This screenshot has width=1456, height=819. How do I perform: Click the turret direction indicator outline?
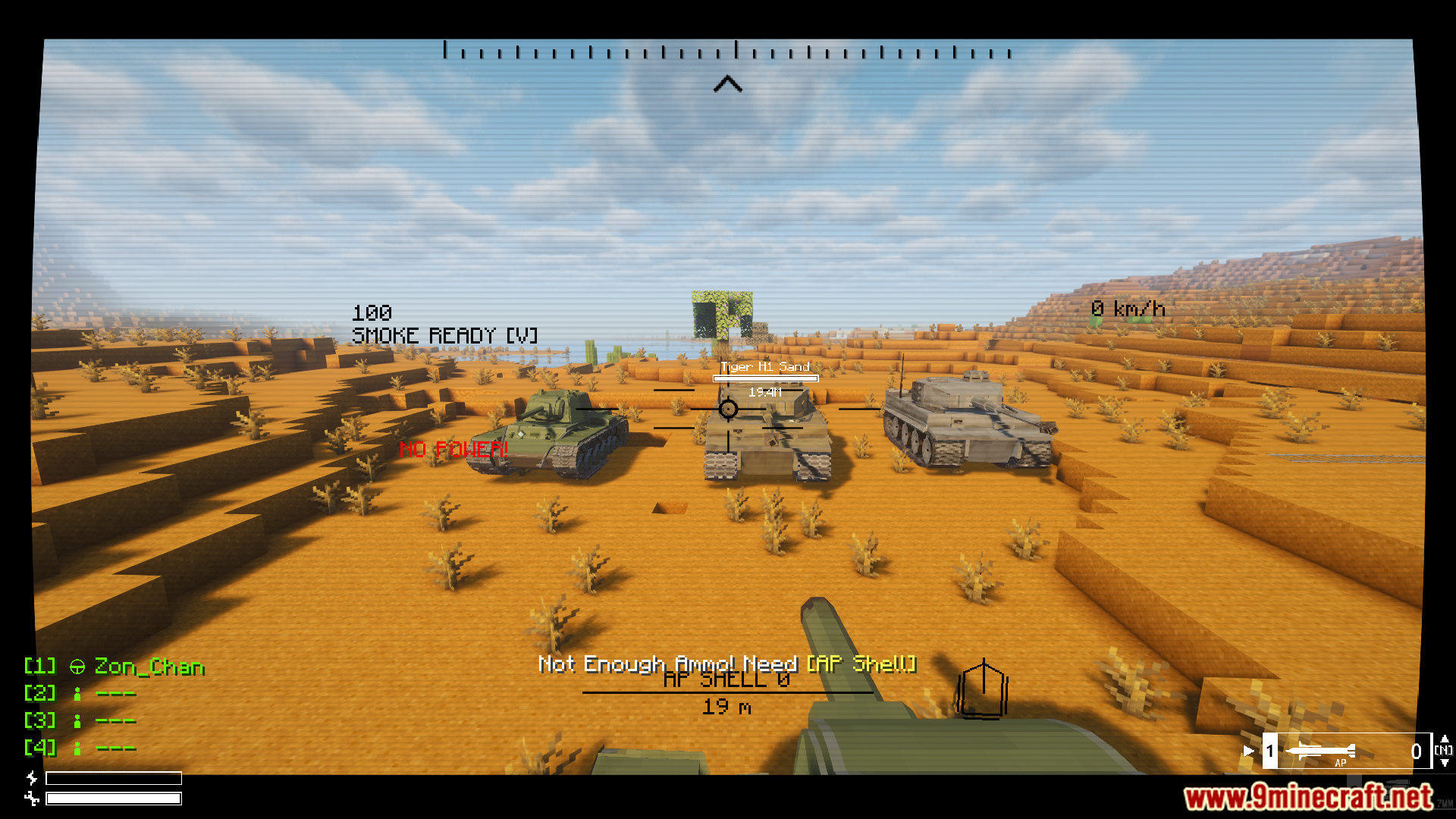click(984, 690)
